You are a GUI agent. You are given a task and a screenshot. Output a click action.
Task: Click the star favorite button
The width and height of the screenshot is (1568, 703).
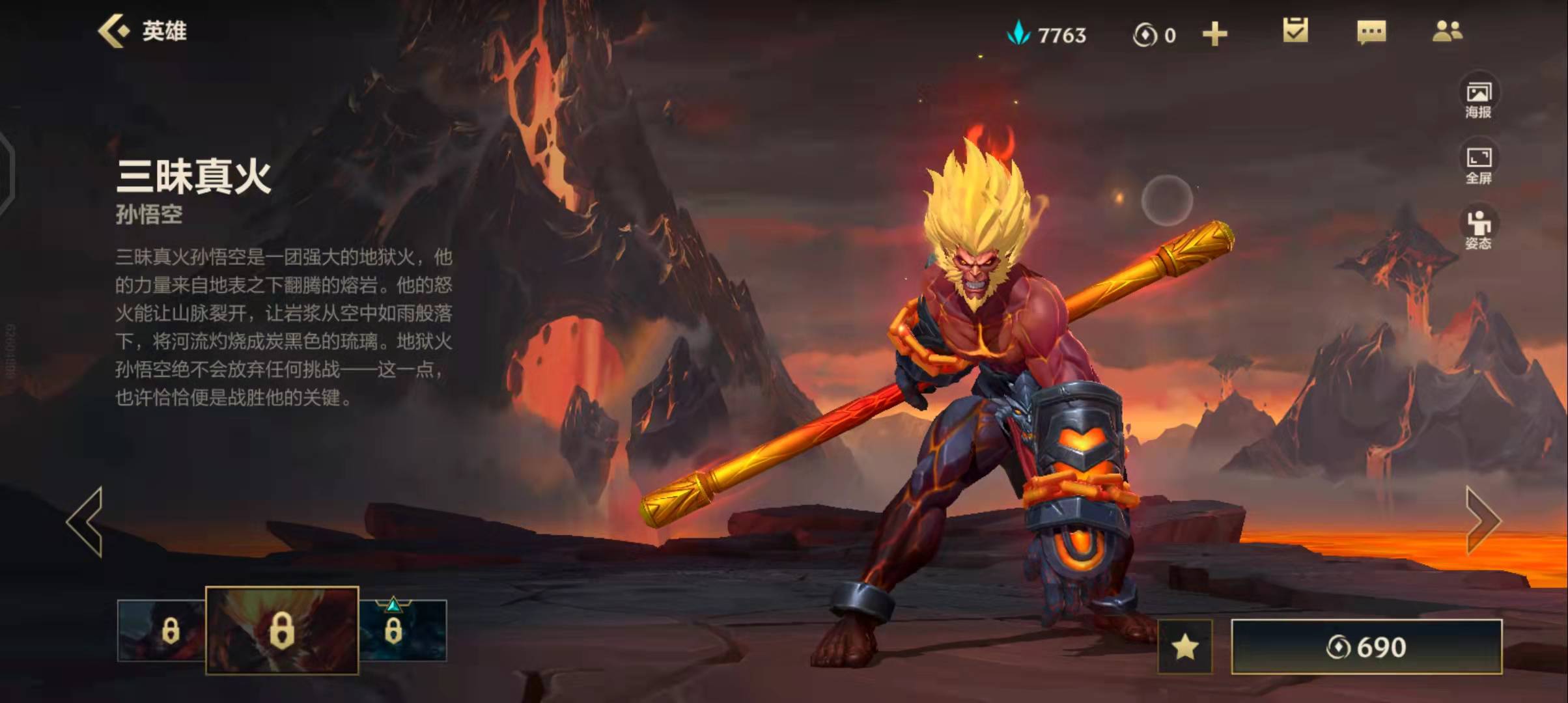pyautogui.click(x=1185, y=647)
